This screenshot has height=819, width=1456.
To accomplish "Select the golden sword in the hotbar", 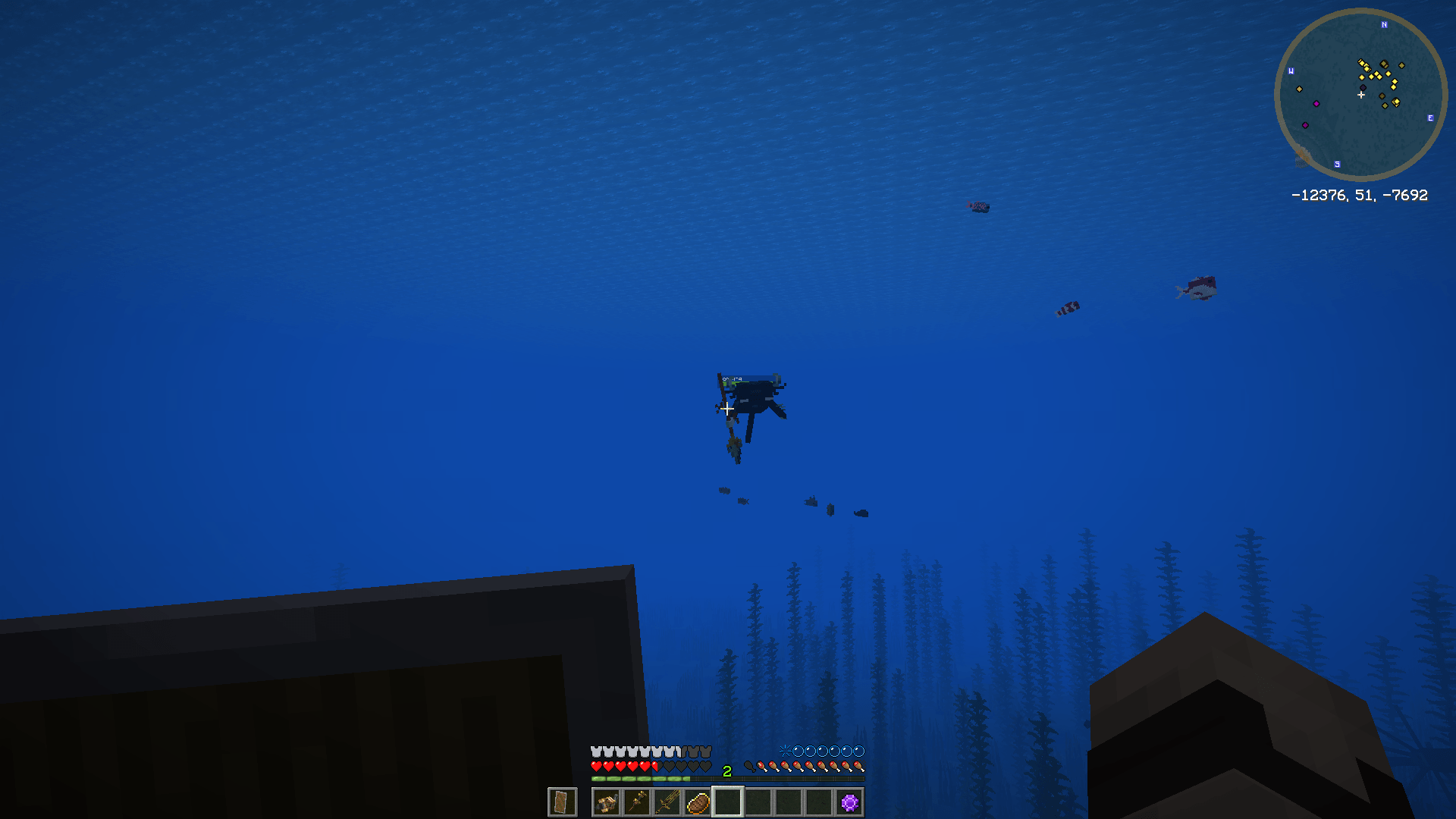I will [x=669, y=802].
